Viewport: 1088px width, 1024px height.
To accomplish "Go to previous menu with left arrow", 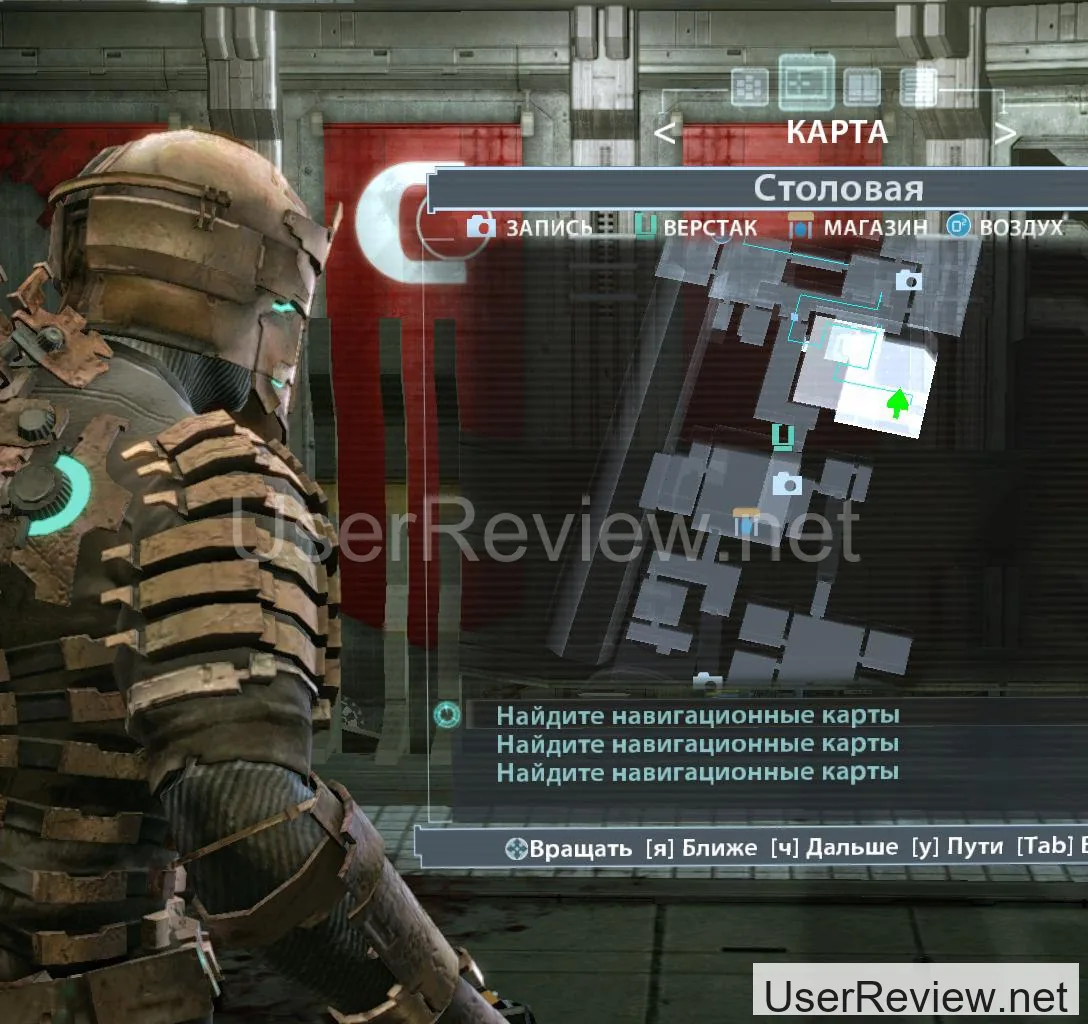I will tap(666, 132).
